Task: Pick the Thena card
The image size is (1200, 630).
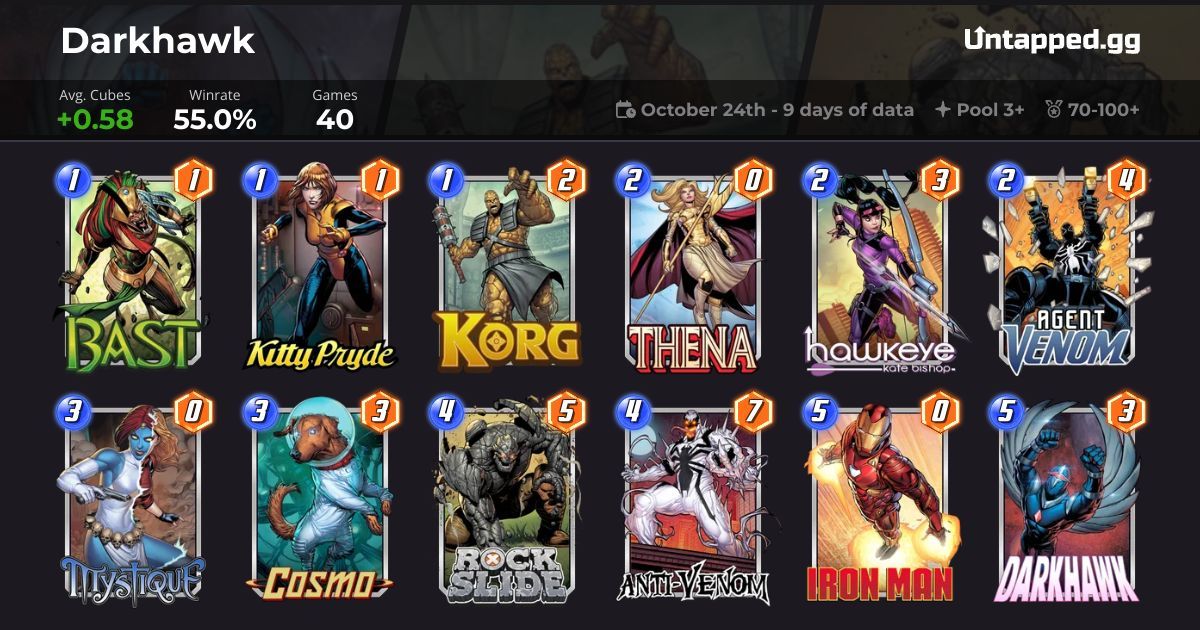Action: pyautogui.click(x=693, y=268)
